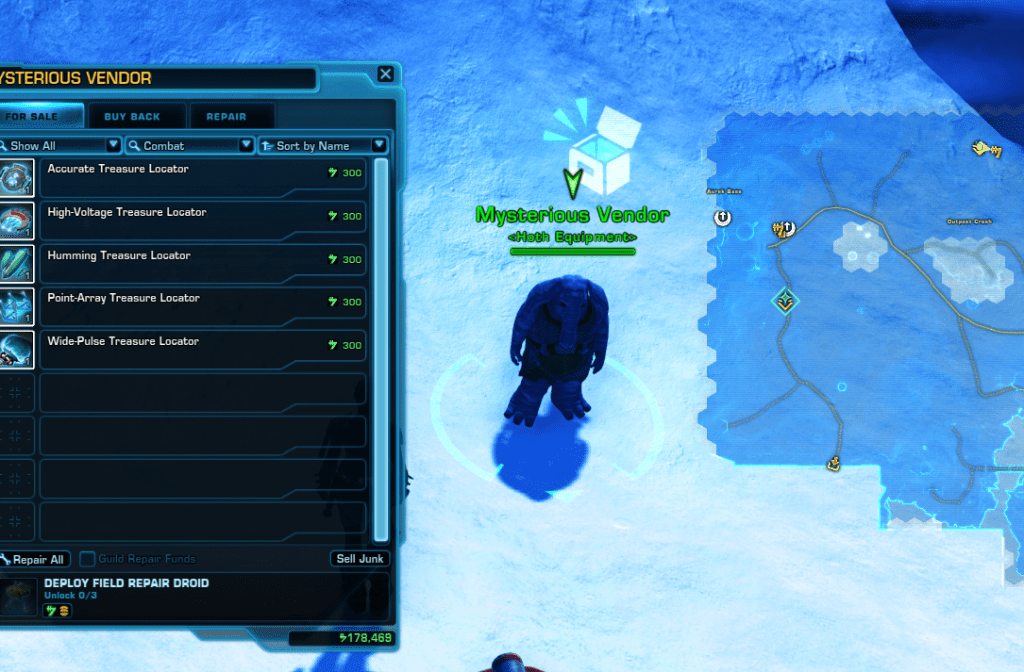The image size is (1024, 672).
Task: Select the diamond-shaped player marker on map
Action: coord(785,300)
